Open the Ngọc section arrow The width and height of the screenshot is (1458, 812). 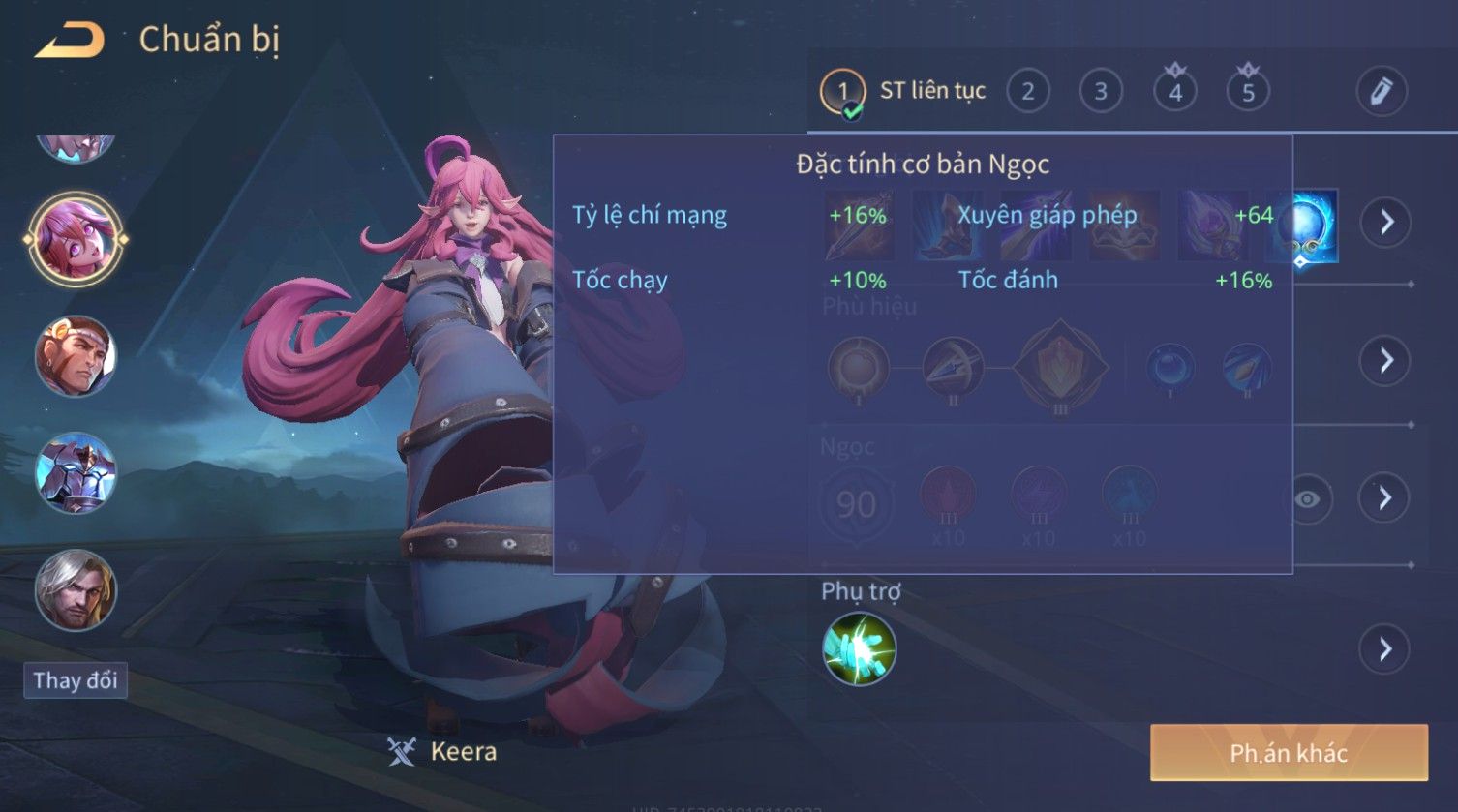(x=1385, y=498)
